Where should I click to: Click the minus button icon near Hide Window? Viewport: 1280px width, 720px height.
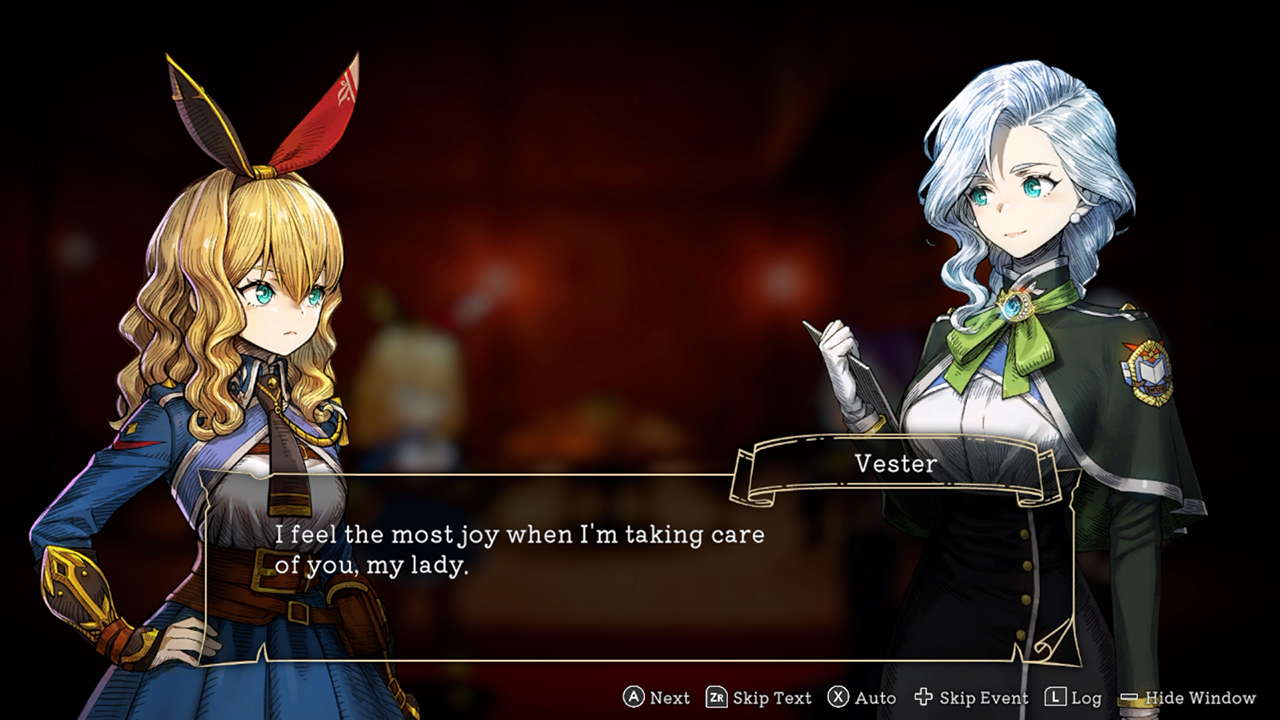click(1130, 697)
